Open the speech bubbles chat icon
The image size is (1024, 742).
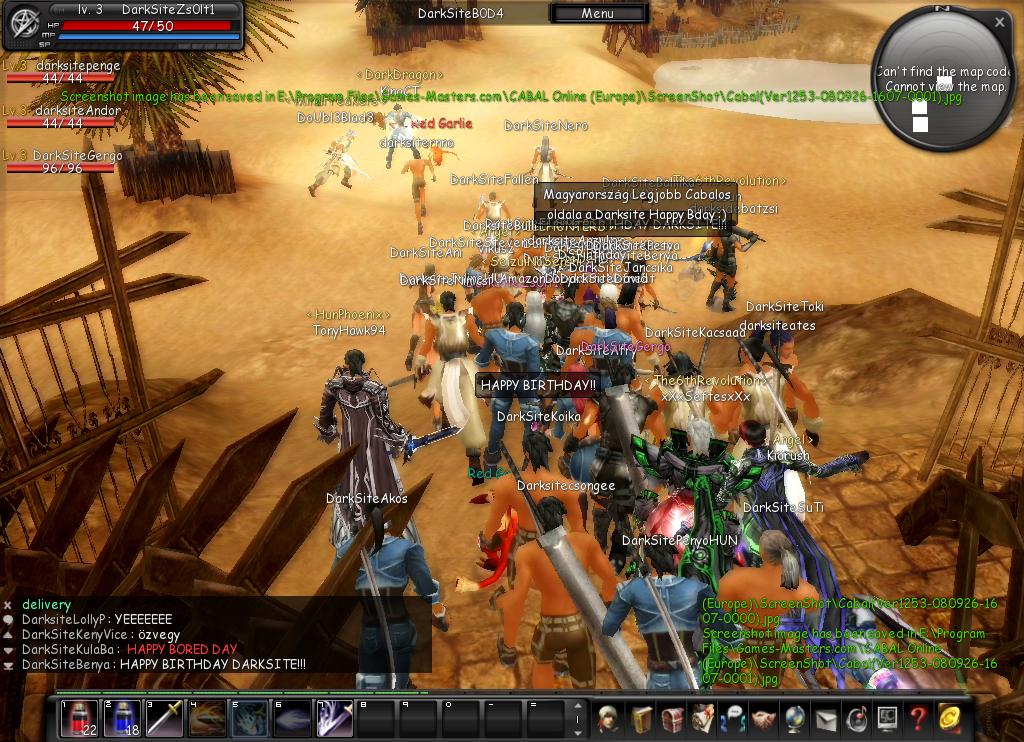[x=733, y=719]
